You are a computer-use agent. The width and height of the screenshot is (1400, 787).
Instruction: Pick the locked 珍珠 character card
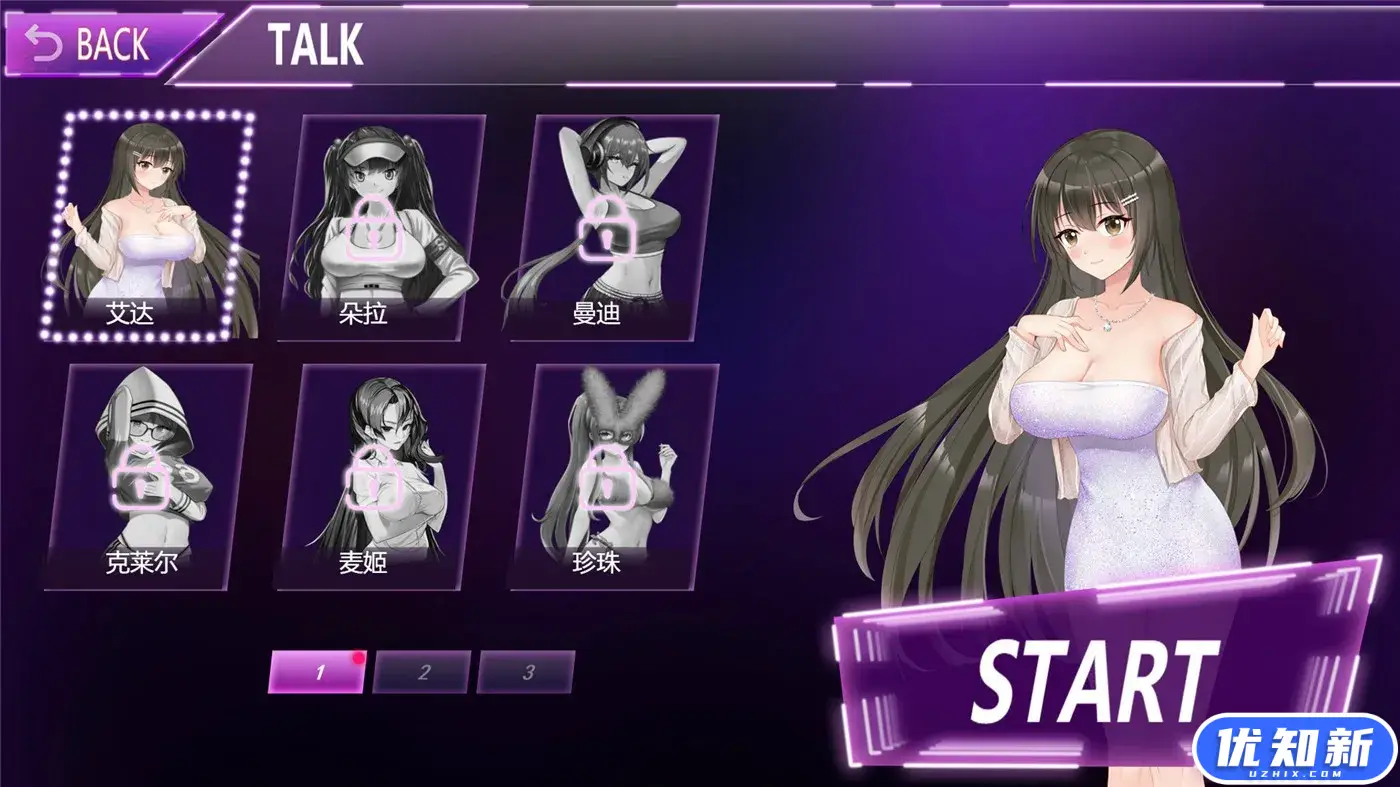point(614,476)
